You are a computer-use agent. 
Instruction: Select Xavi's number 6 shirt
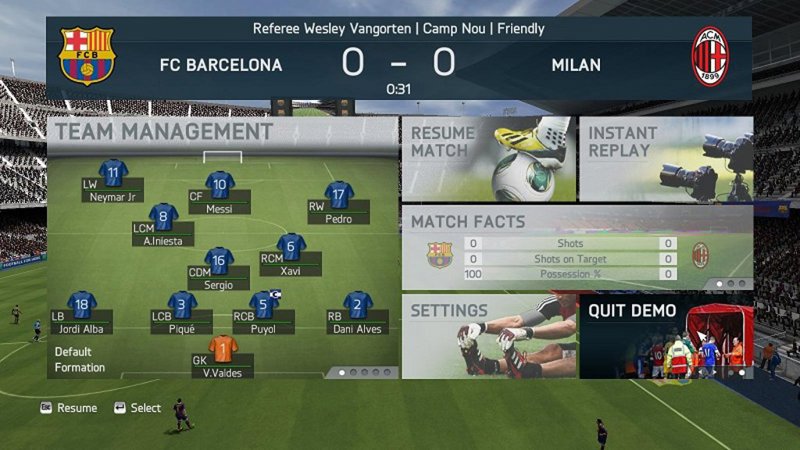point(291,246)
